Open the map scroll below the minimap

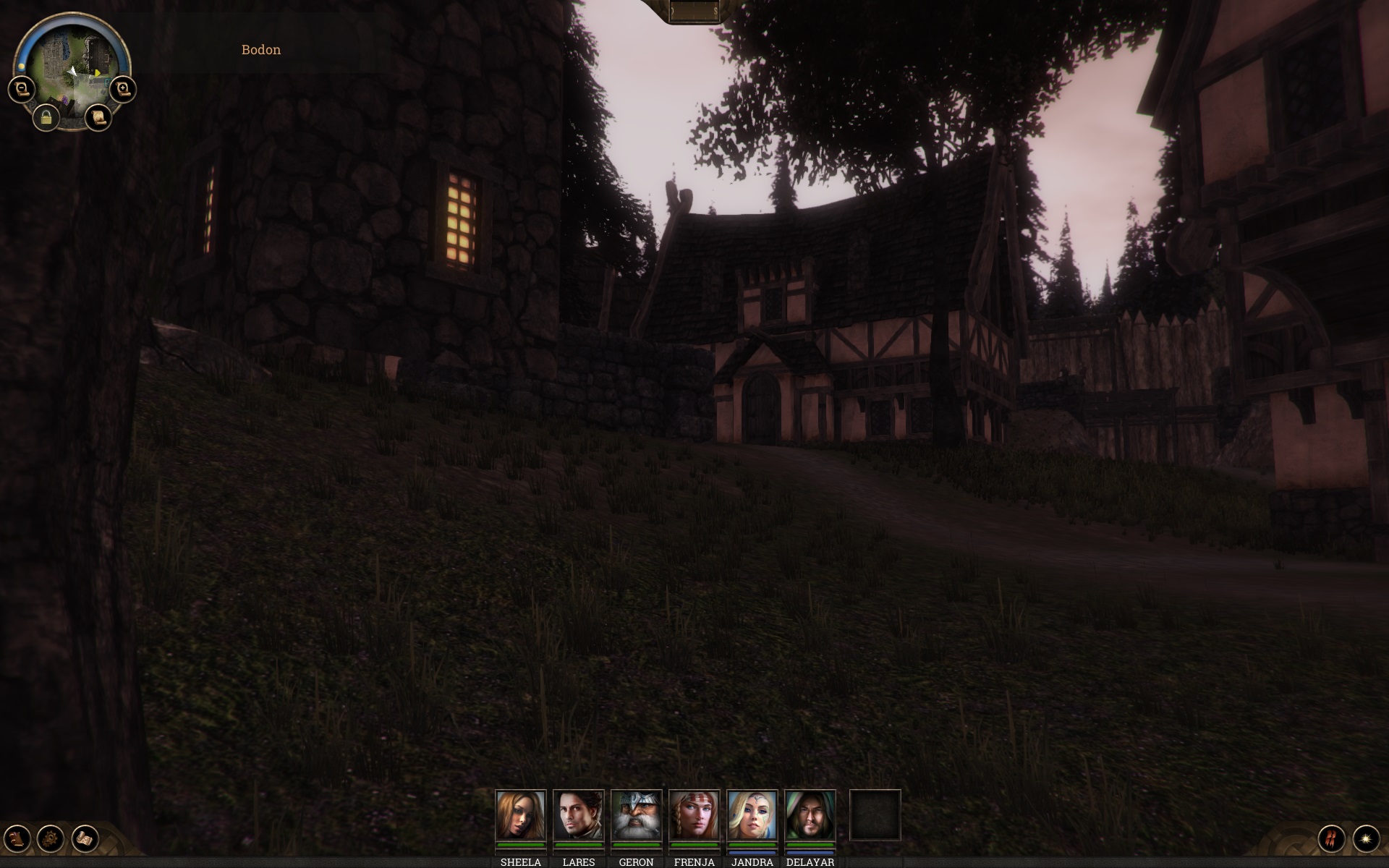pyautogui.click(x=98, y=116)
